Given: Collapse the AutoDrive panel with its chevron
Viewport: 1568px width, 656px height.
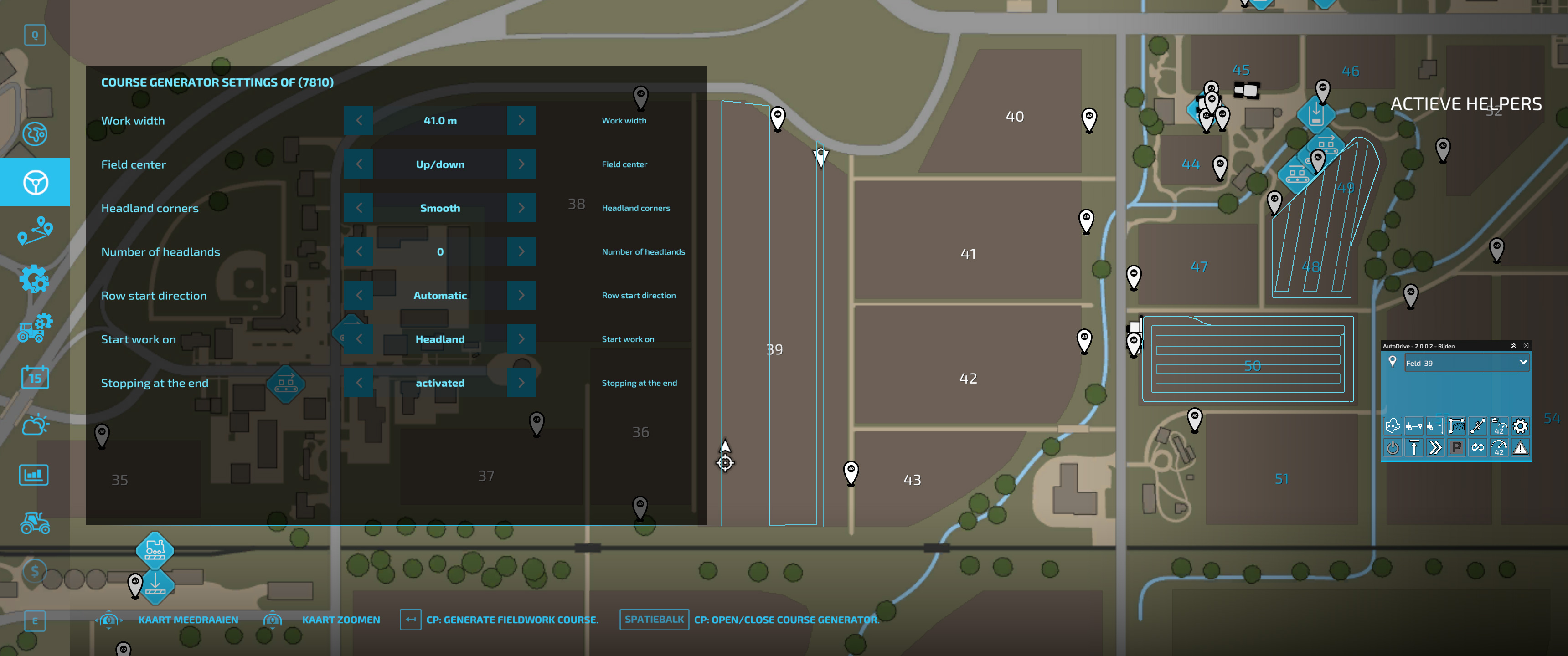Looking at the screenshot, I should pos(1514,346).
